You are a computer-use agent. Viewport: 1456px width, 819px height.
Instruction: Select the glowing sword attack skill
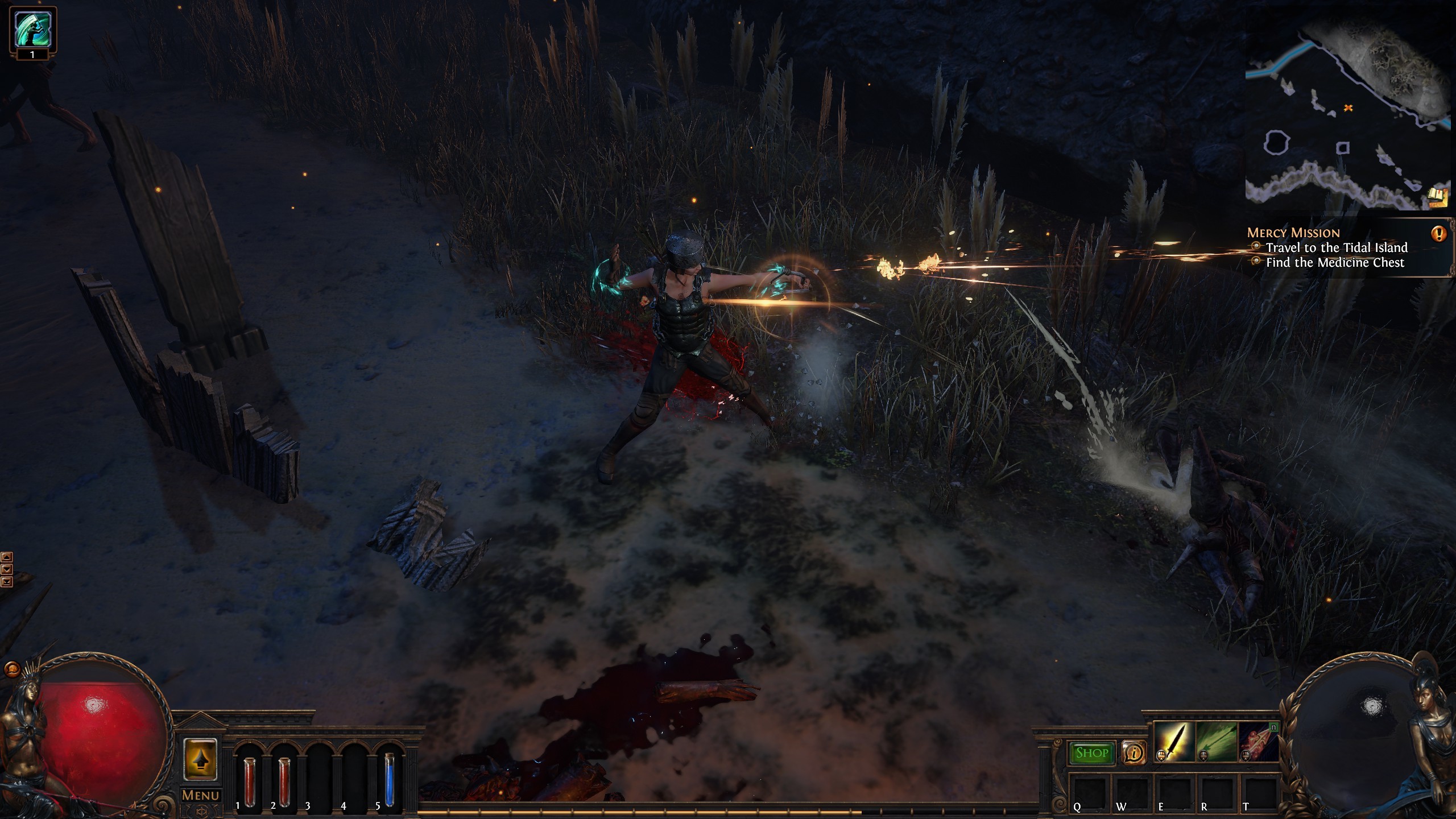(x=1174, y=742)
